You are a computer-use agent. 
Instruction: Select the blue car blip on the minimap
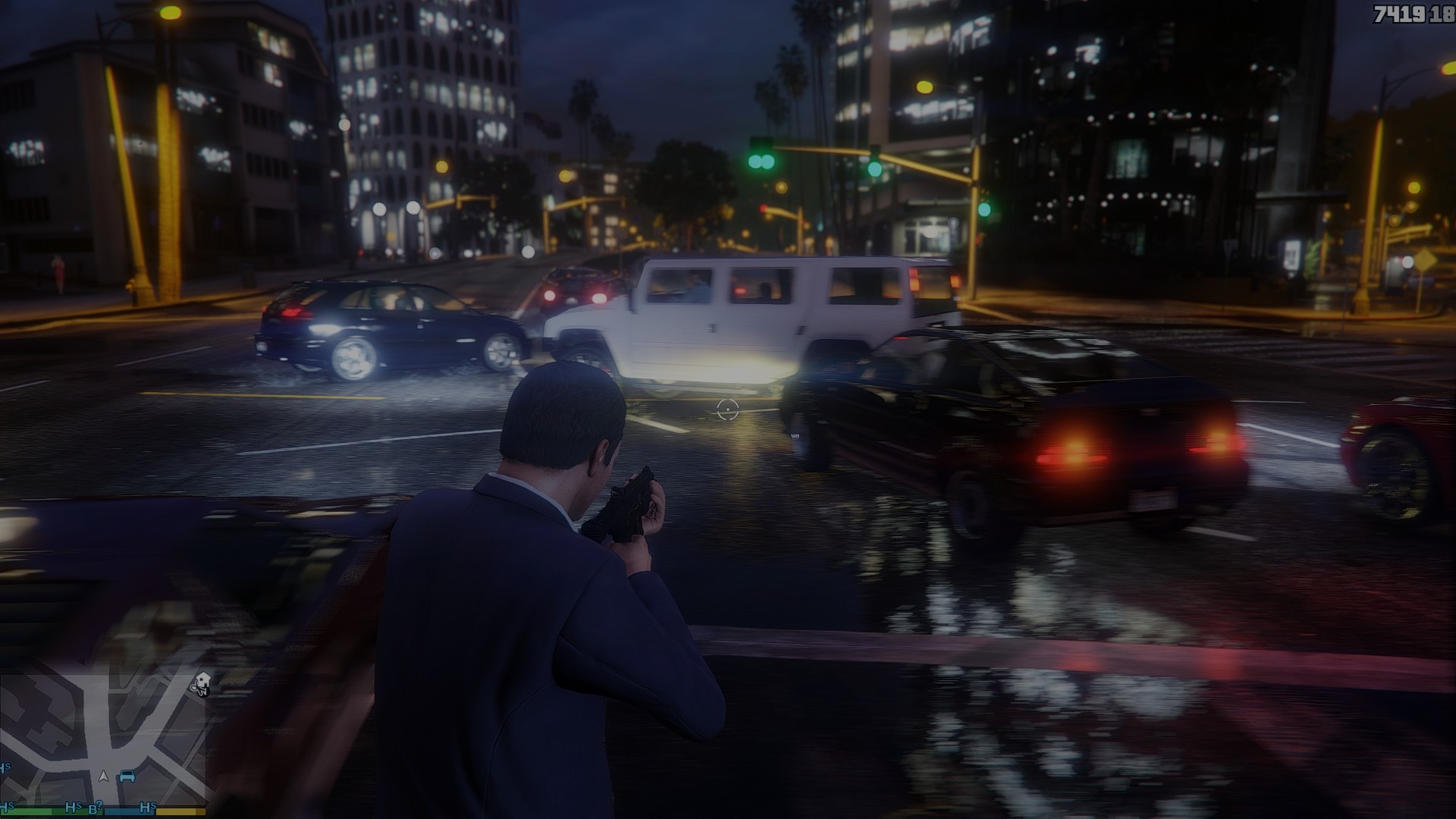coord(127,777)
